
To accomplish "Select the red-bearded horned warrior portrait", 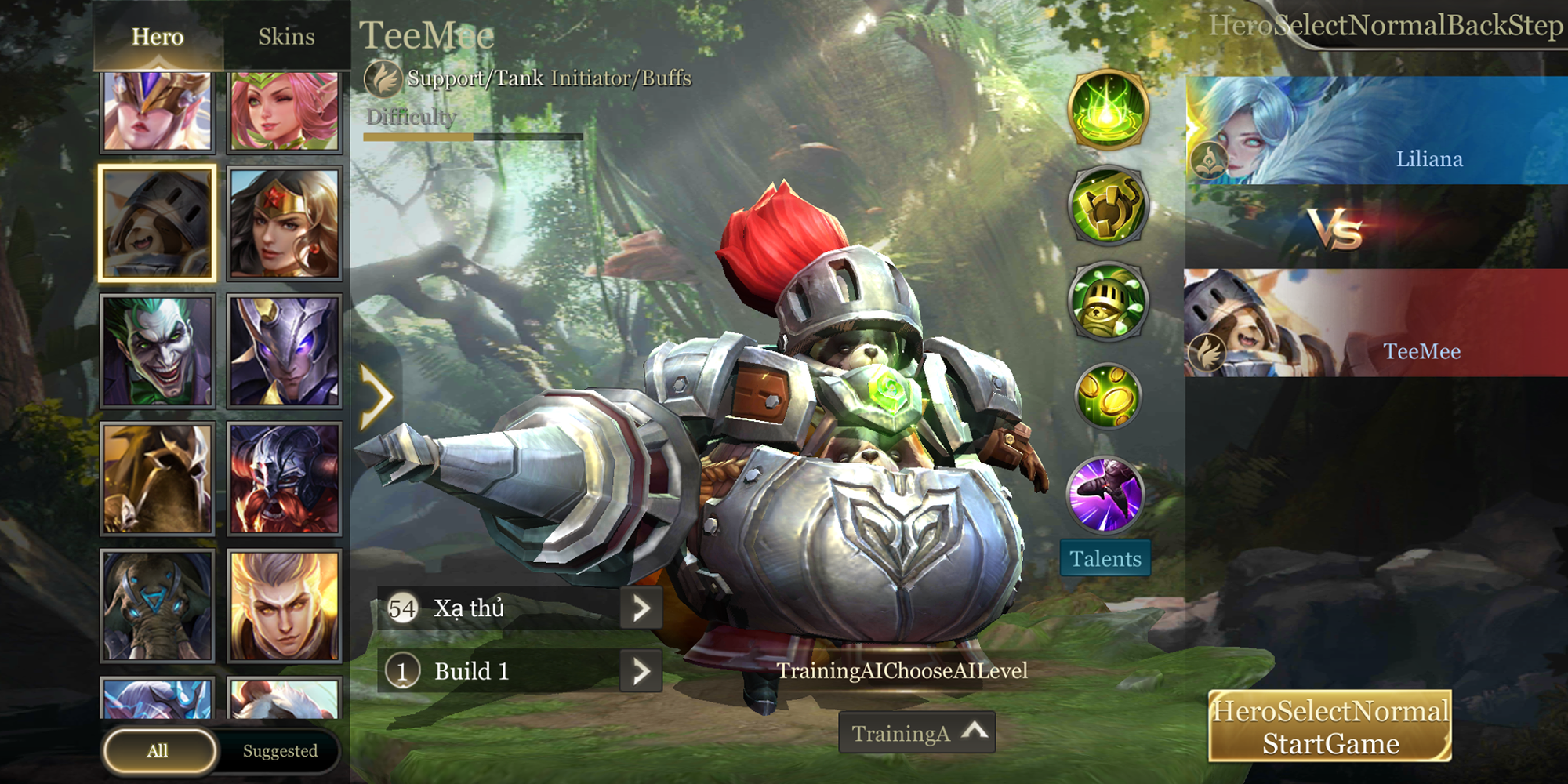I will [x=285, y=478].
